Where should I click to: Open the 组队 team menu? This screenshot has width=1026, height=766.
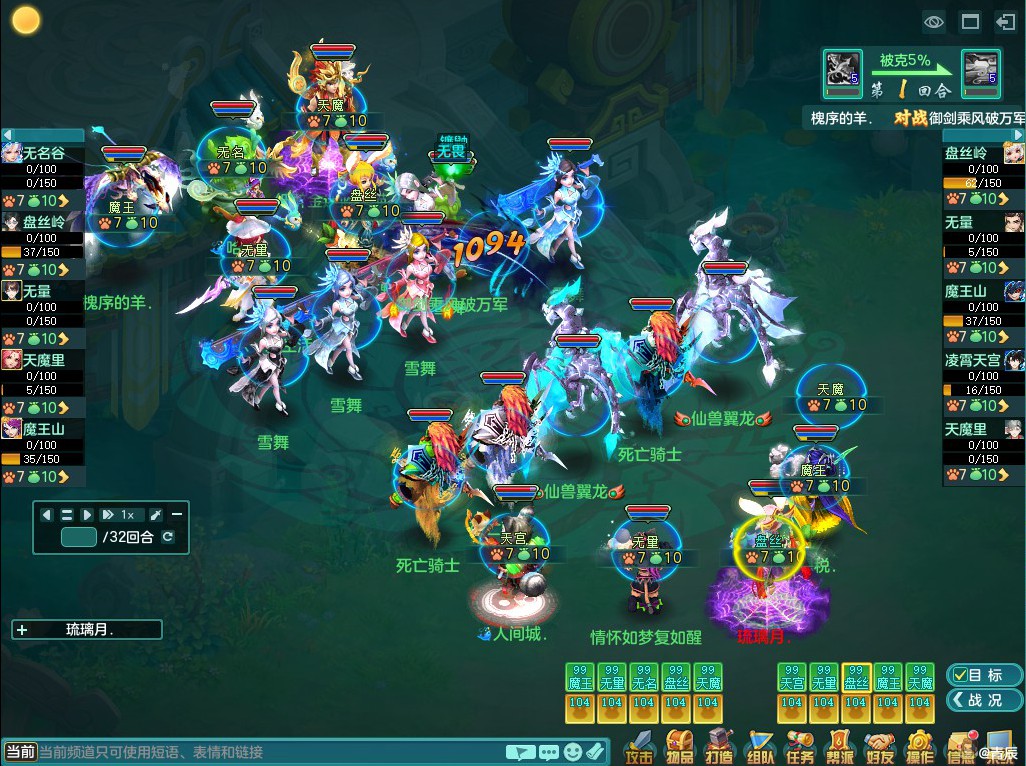pos(760,747)
